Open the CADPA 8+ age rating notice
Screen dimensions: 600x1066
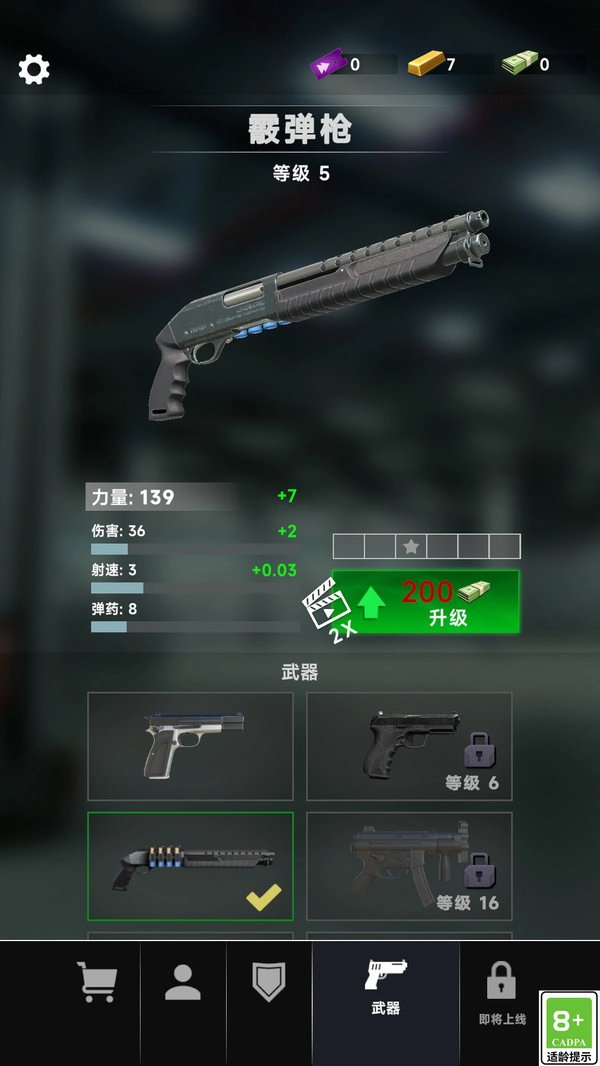(569, 1027)
